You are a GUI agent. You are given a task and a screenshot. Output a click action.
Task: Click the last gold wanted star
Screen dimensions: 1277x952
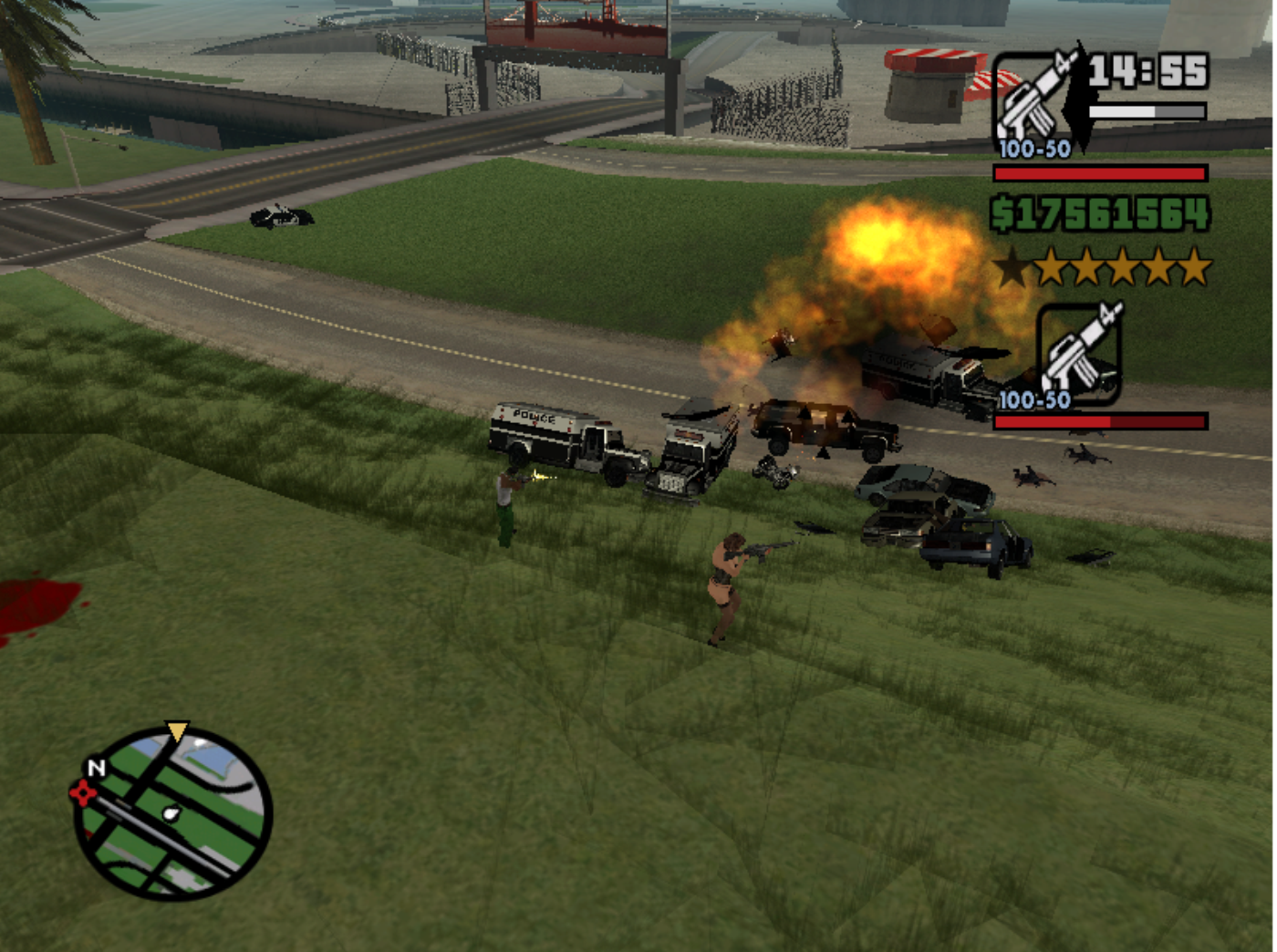tap(1198, 266)
